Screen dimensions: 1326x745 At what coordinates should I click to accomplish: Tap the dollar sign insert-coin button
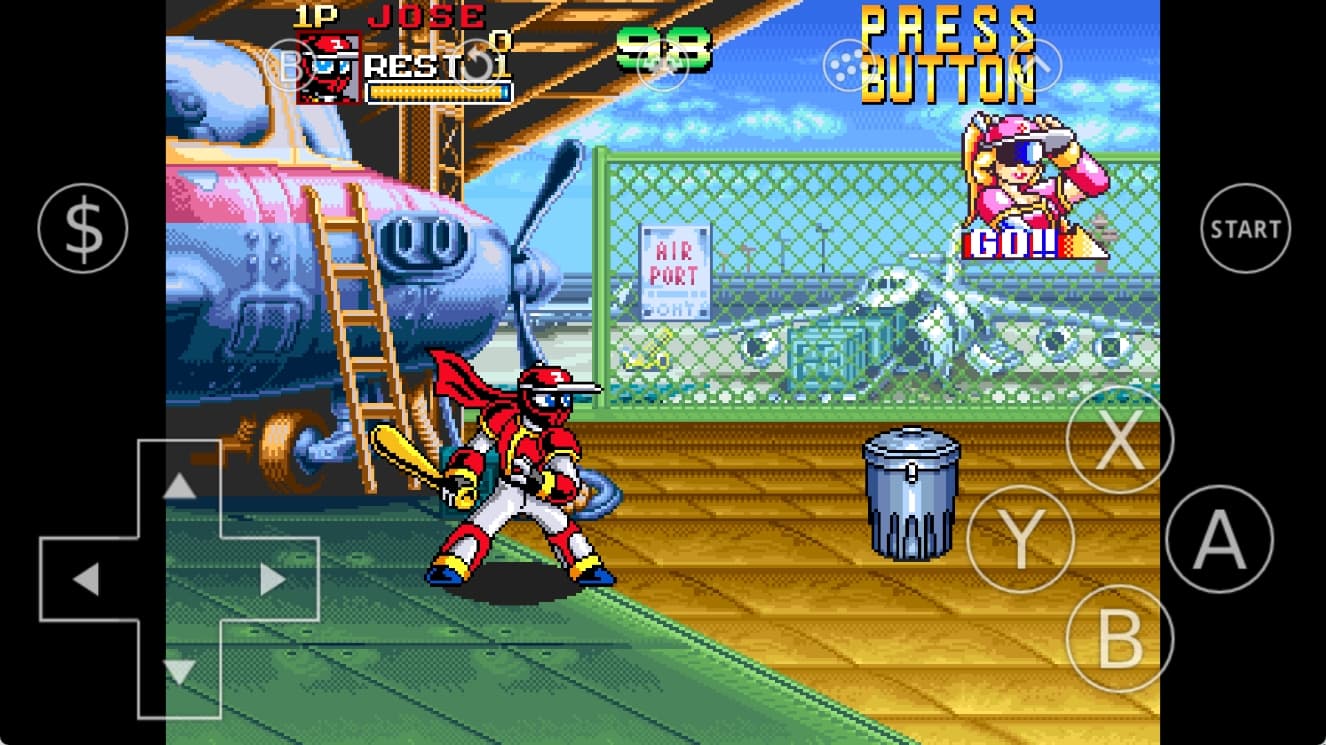point(83,229)
